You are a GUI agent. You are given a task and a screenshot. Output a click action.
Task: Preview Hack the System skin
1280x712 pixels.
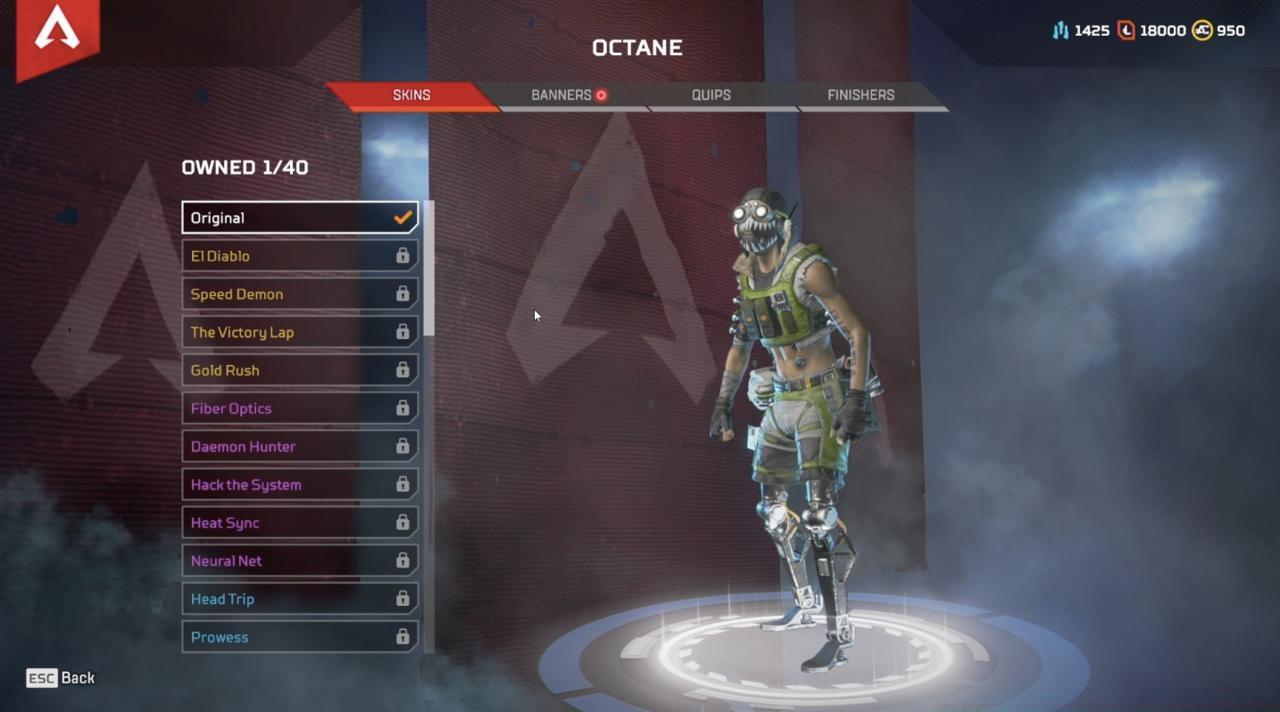click(299, 485)
